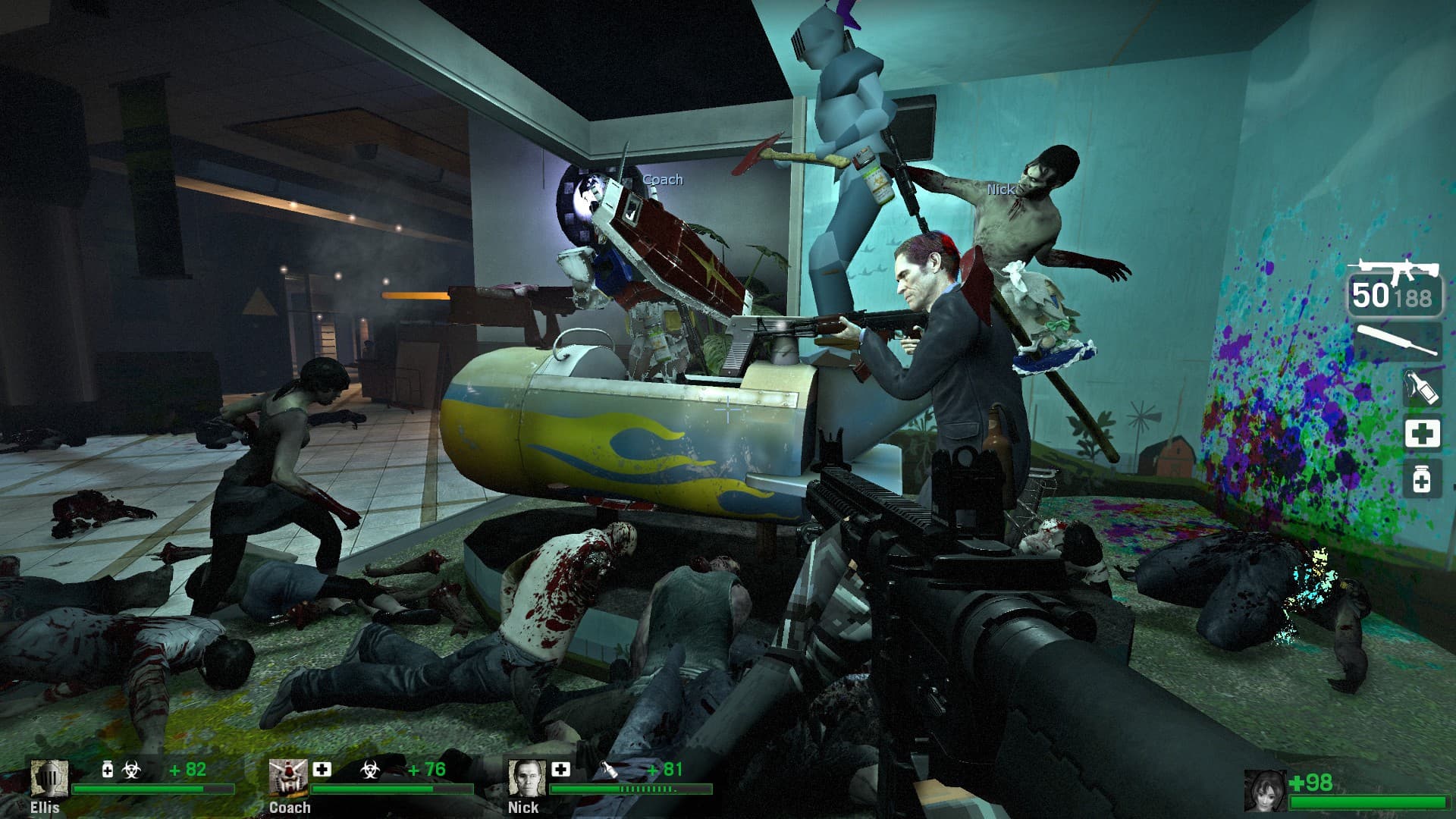This screenshot has width=1456, height=819.
Task: Click Nick's teammate portrait
Action: 526,779
